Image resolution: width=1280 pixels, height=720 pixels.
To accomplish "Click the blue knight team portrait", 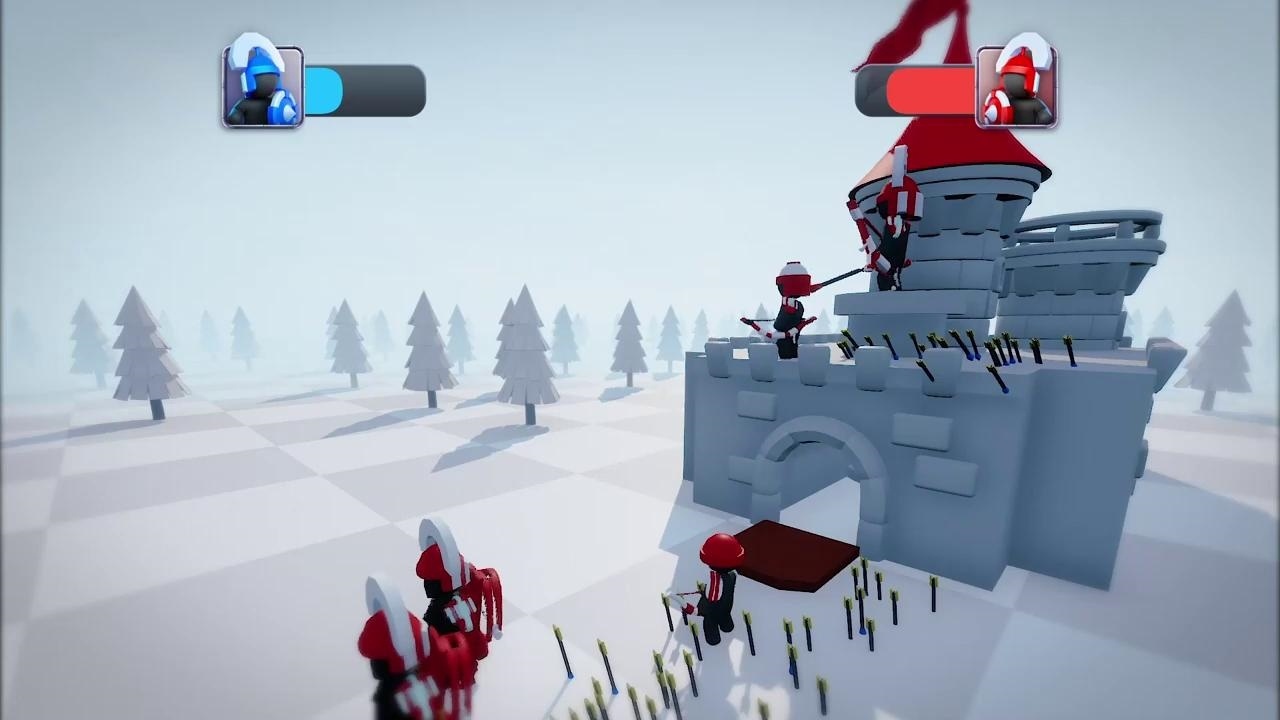I will [262, 87].
